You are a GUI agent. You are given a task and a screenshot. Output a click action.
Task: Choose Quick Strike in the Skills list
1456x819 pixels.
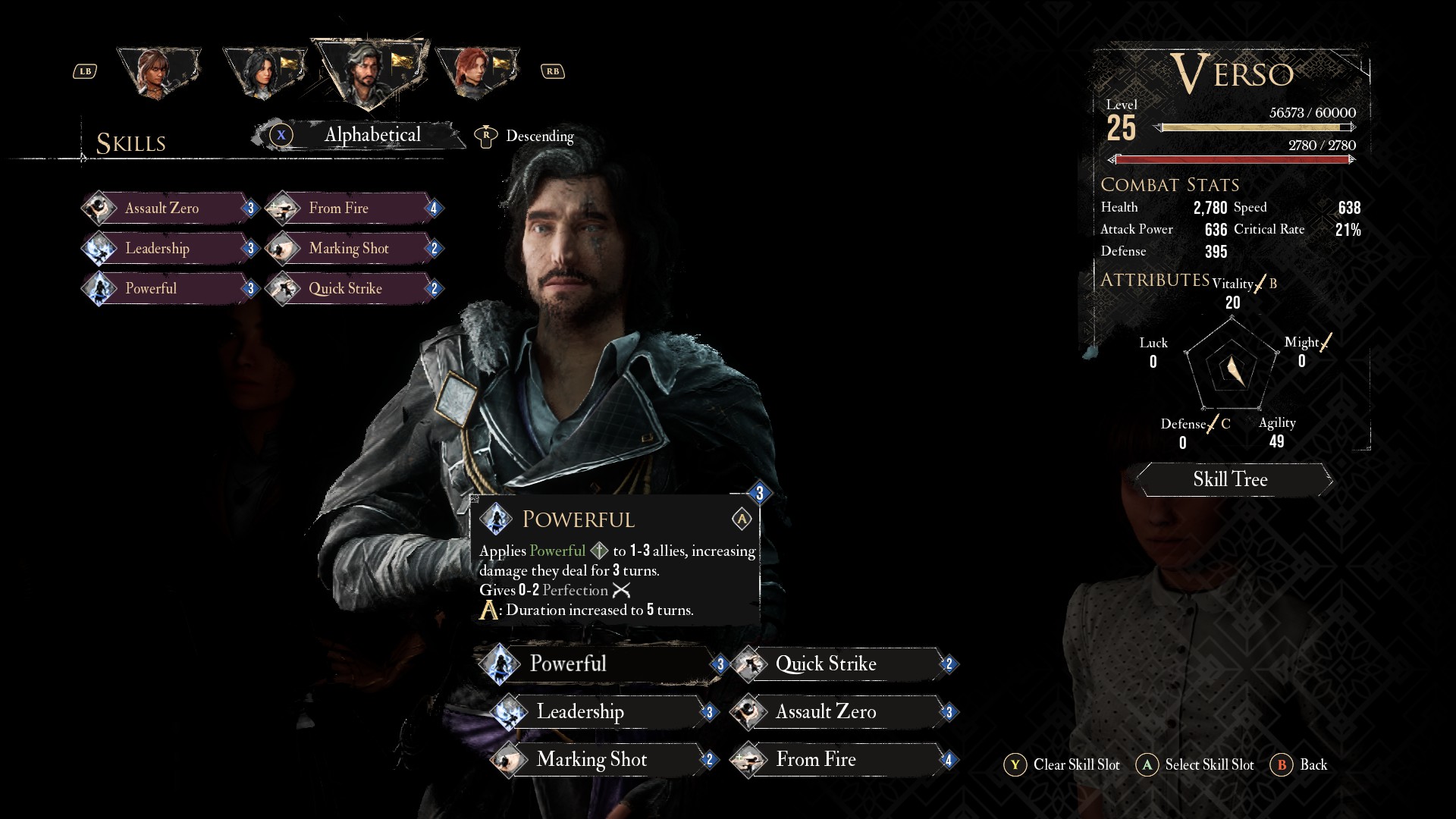(352, 289)
